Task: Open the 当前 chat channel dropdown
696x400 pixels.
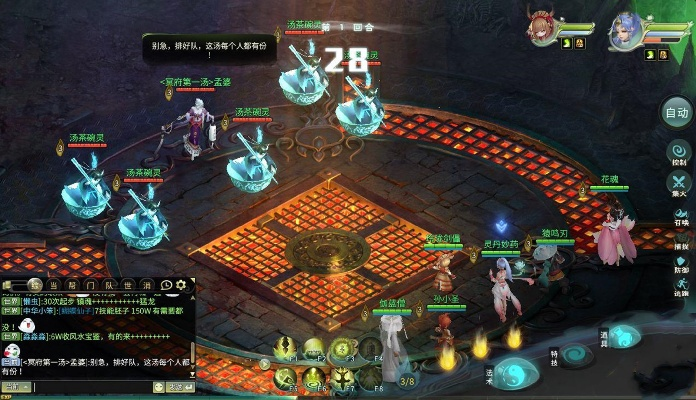Action: (16, 386)
